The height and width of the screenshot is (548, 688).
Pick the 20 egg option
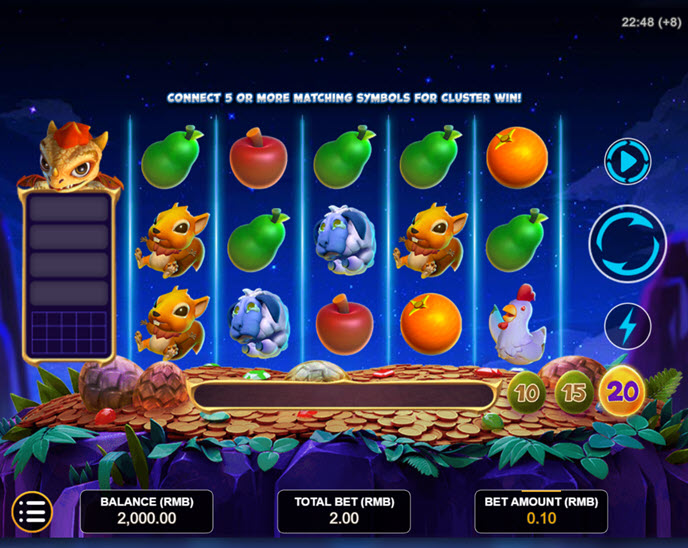pos(622,391)
